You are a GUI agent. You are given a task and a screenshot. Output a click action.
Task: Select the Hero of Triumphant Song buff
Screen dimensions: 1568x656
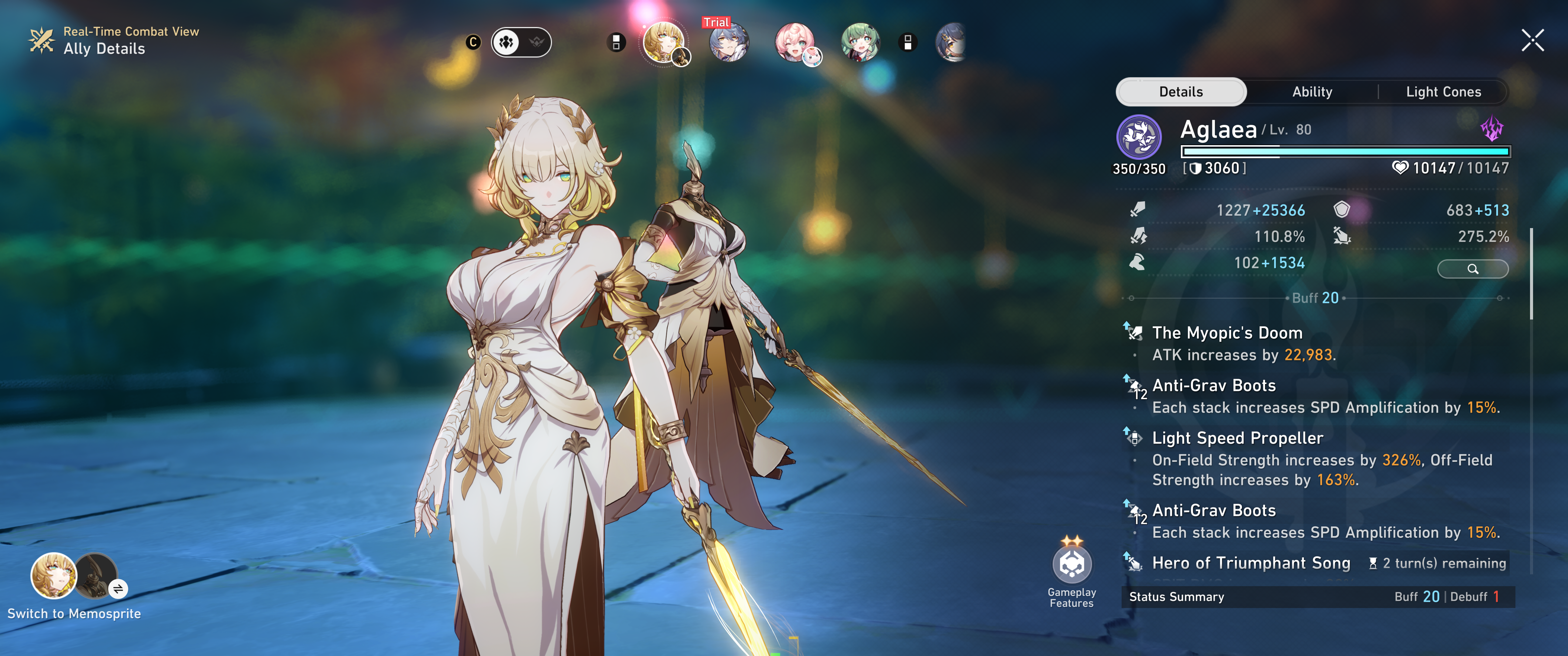1250,563
